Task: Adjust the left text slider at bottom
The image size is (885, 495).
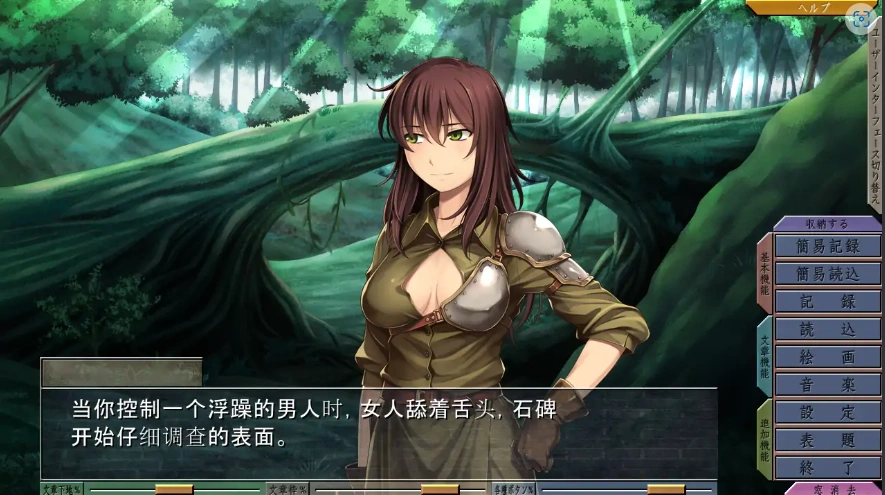Action: pos(174,489)
